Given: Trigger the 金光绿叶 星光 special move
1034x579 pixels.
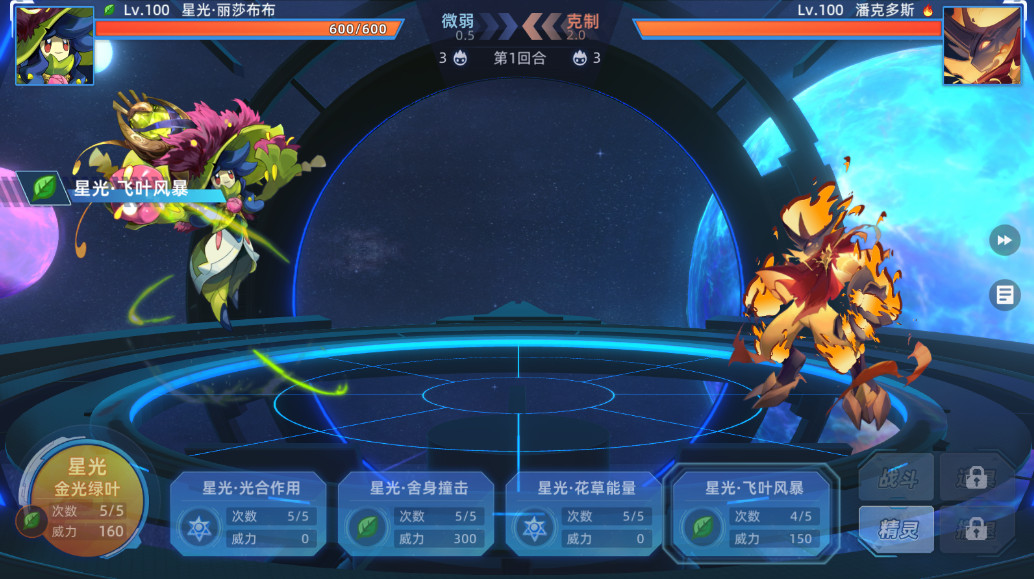Looking at the screenshot, I should tap(87, 498).
